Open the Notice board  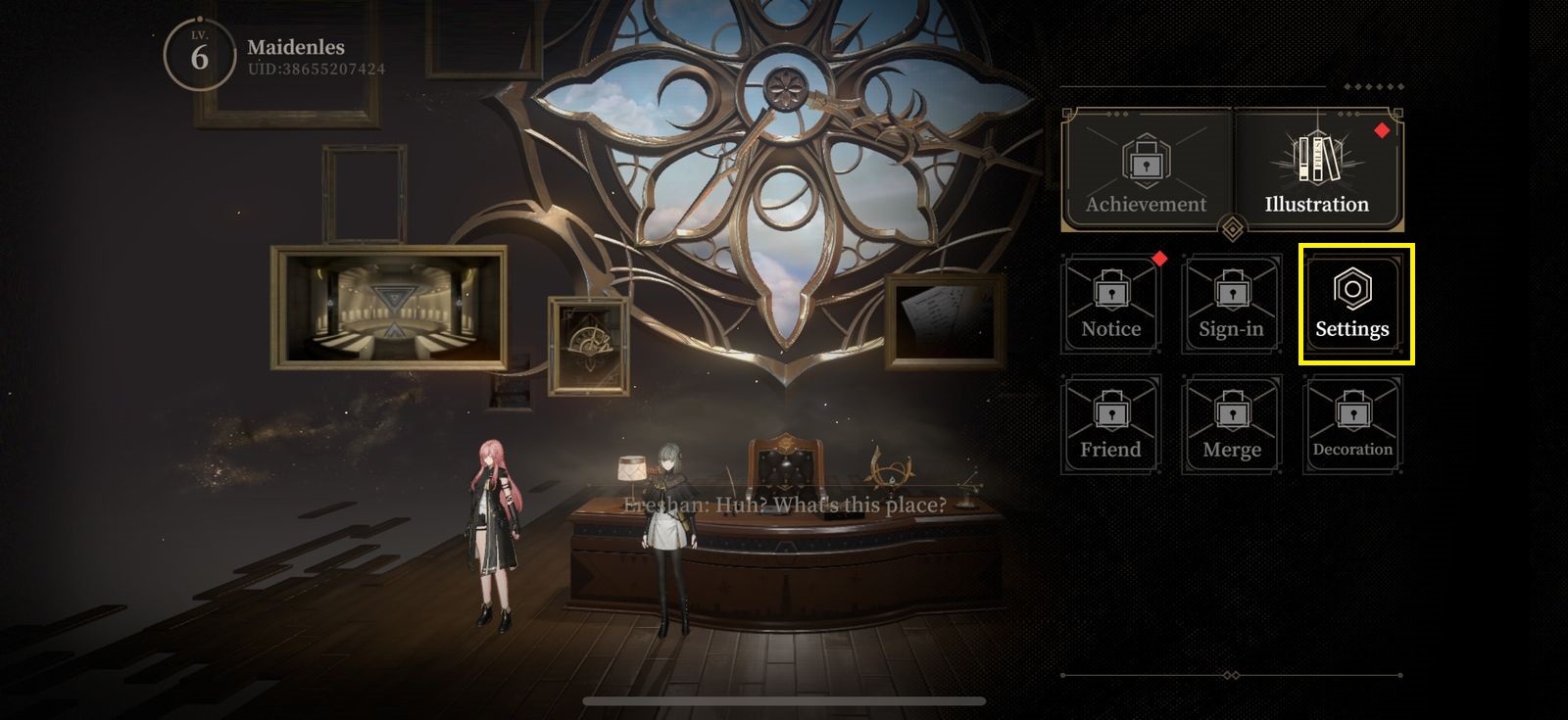(x=1111, y=305)
